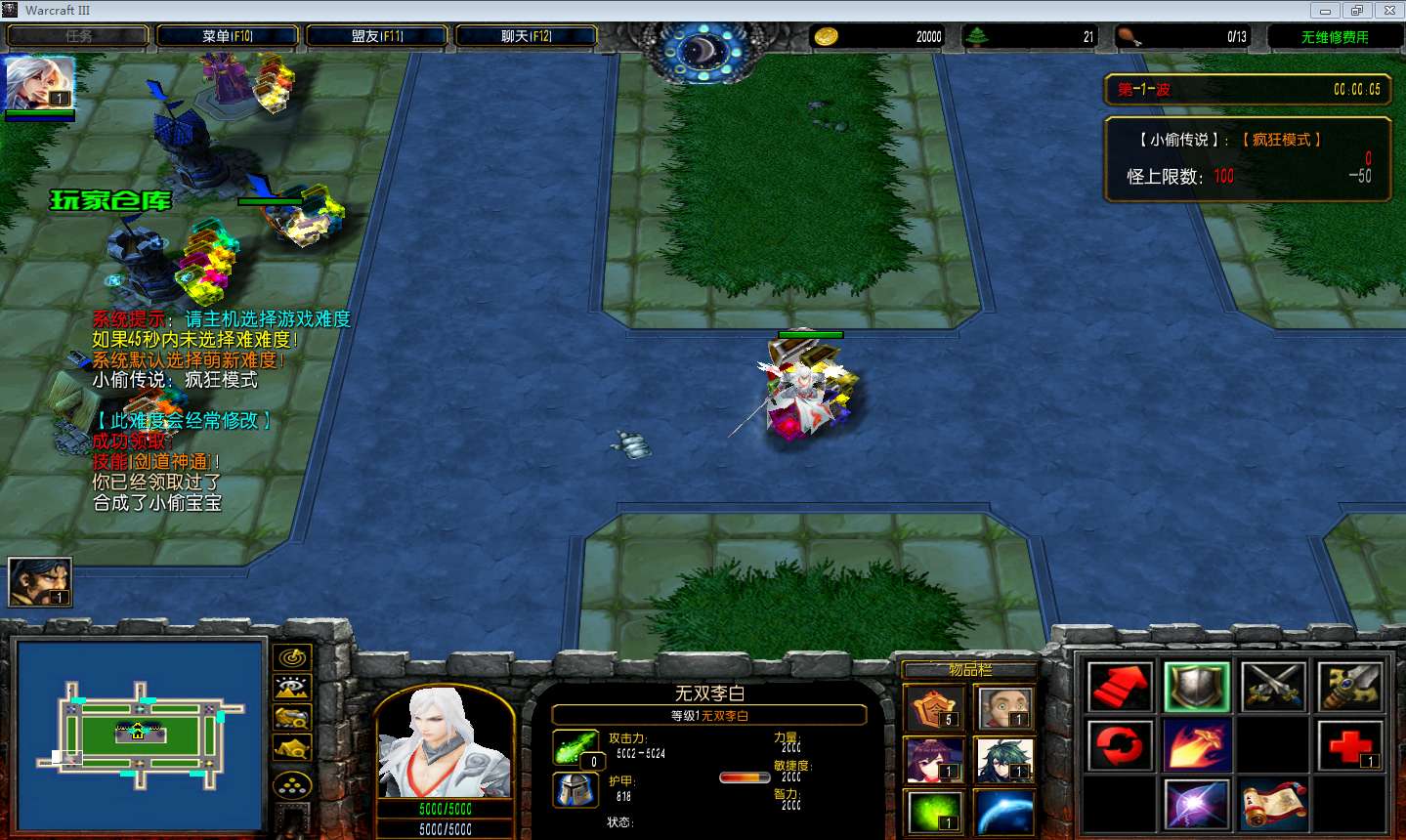Screen dimensions: 1406x840
Task: Activate the minimap signal ping button
Action: coord(292,657)
